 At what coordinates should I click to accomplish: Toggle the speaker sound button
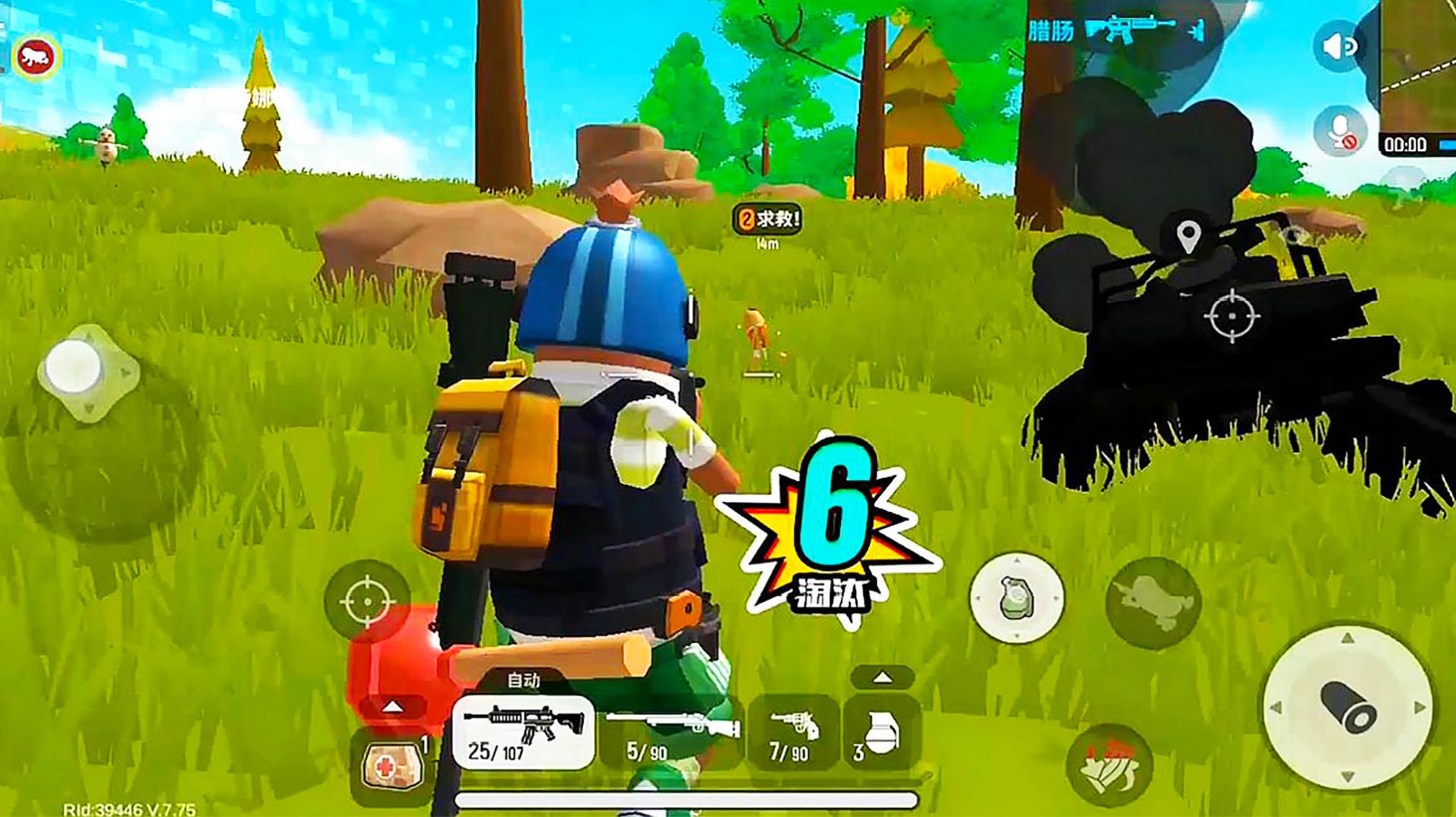tap(1340, 47)
